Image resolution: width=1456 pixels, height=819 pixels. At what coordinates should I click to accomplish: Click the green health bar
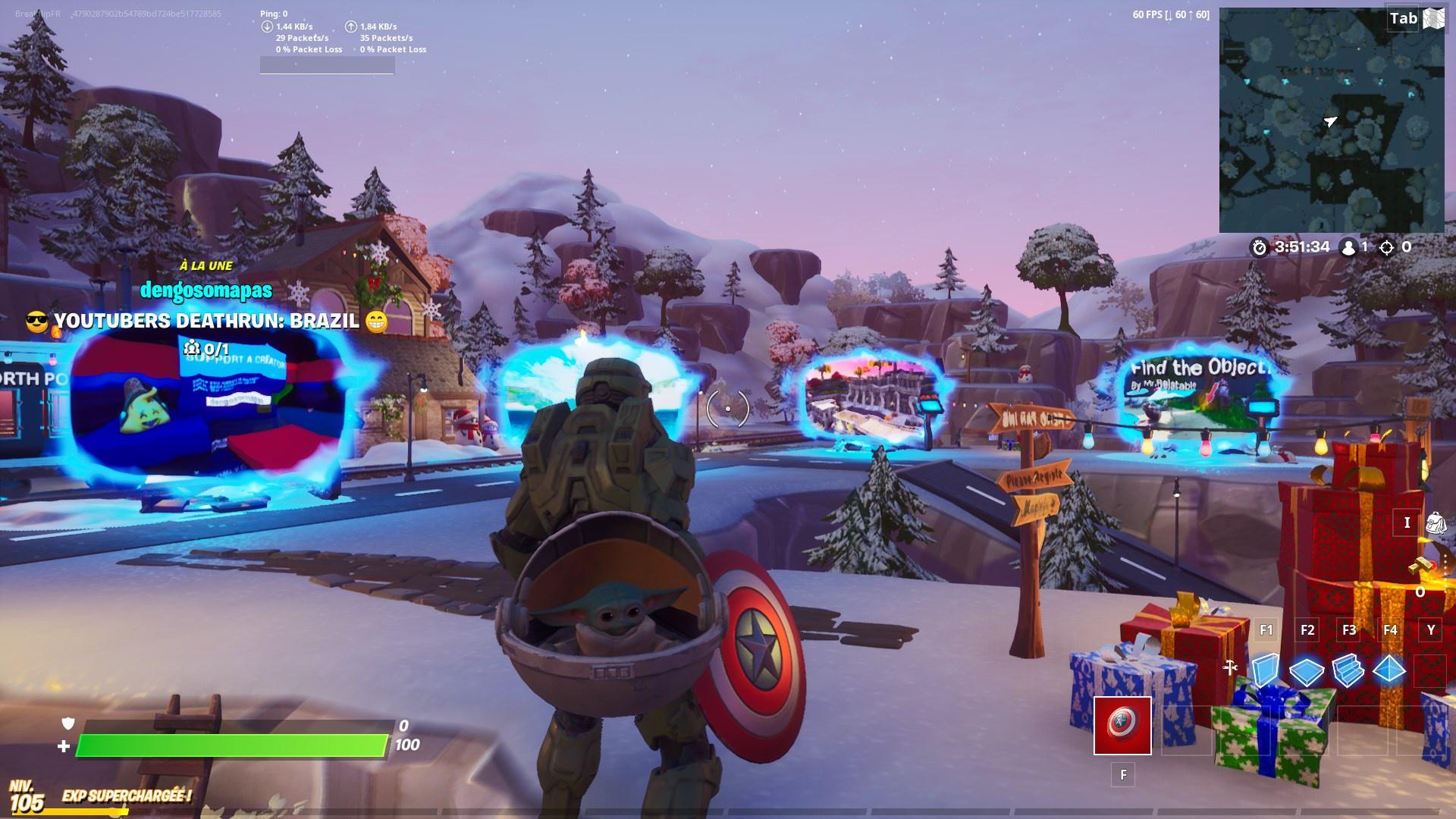(227, 745)
